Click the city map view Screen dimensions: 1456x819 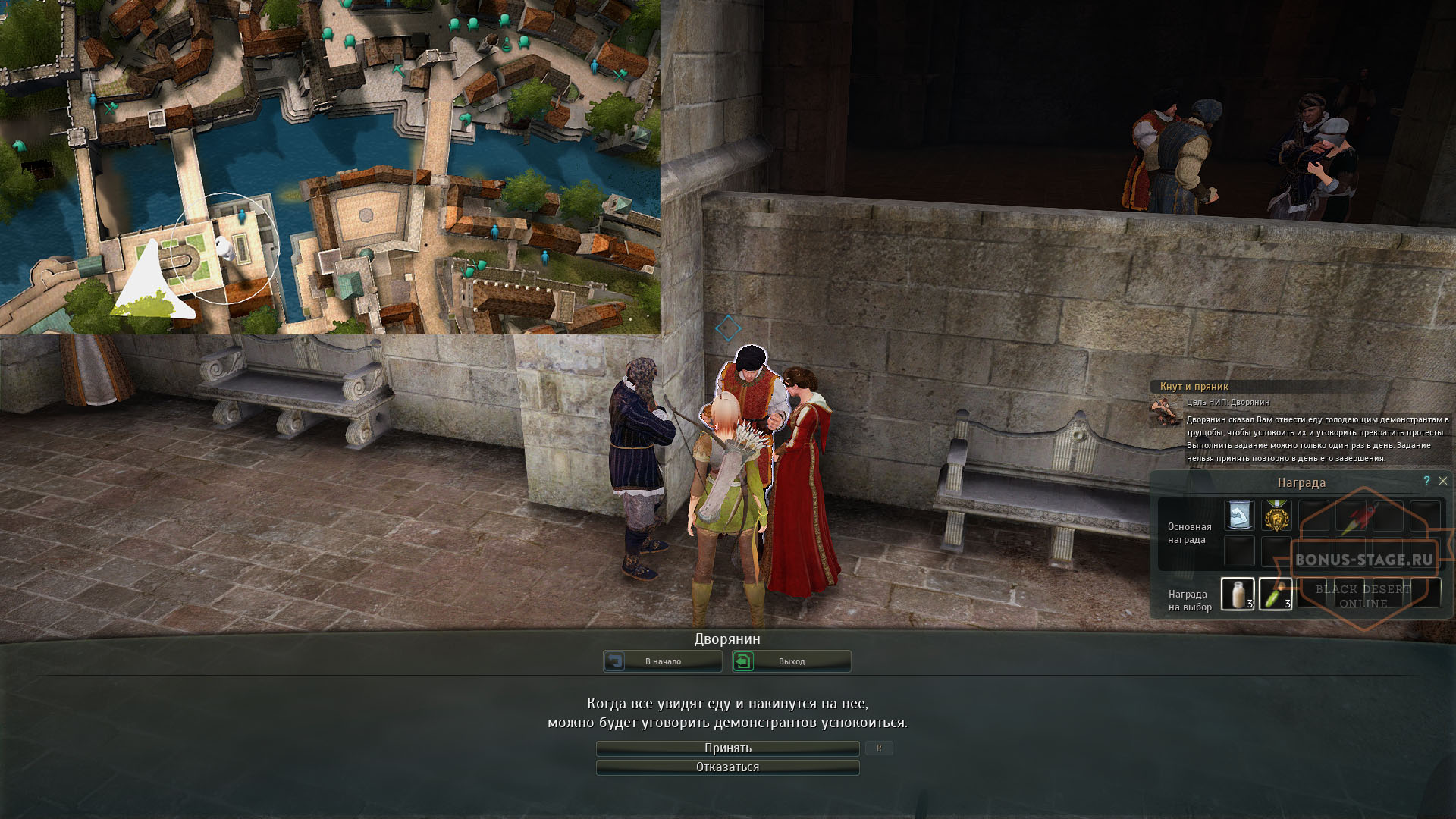tap(330, 167)
